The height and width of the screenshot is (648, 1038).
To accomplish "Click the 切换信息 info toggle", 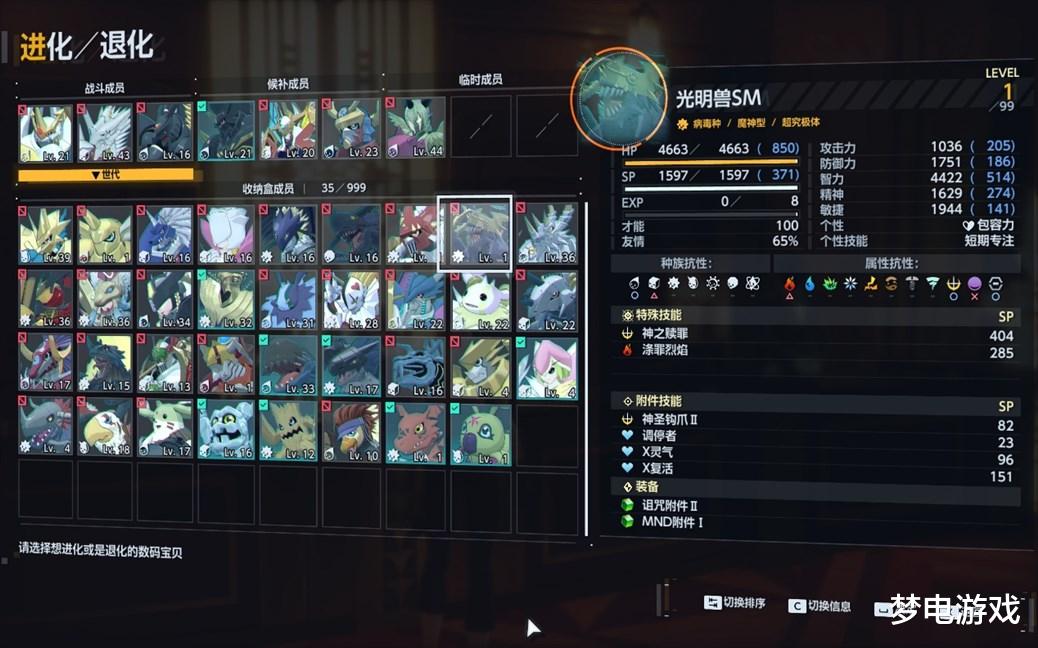I will click(820, 605).
